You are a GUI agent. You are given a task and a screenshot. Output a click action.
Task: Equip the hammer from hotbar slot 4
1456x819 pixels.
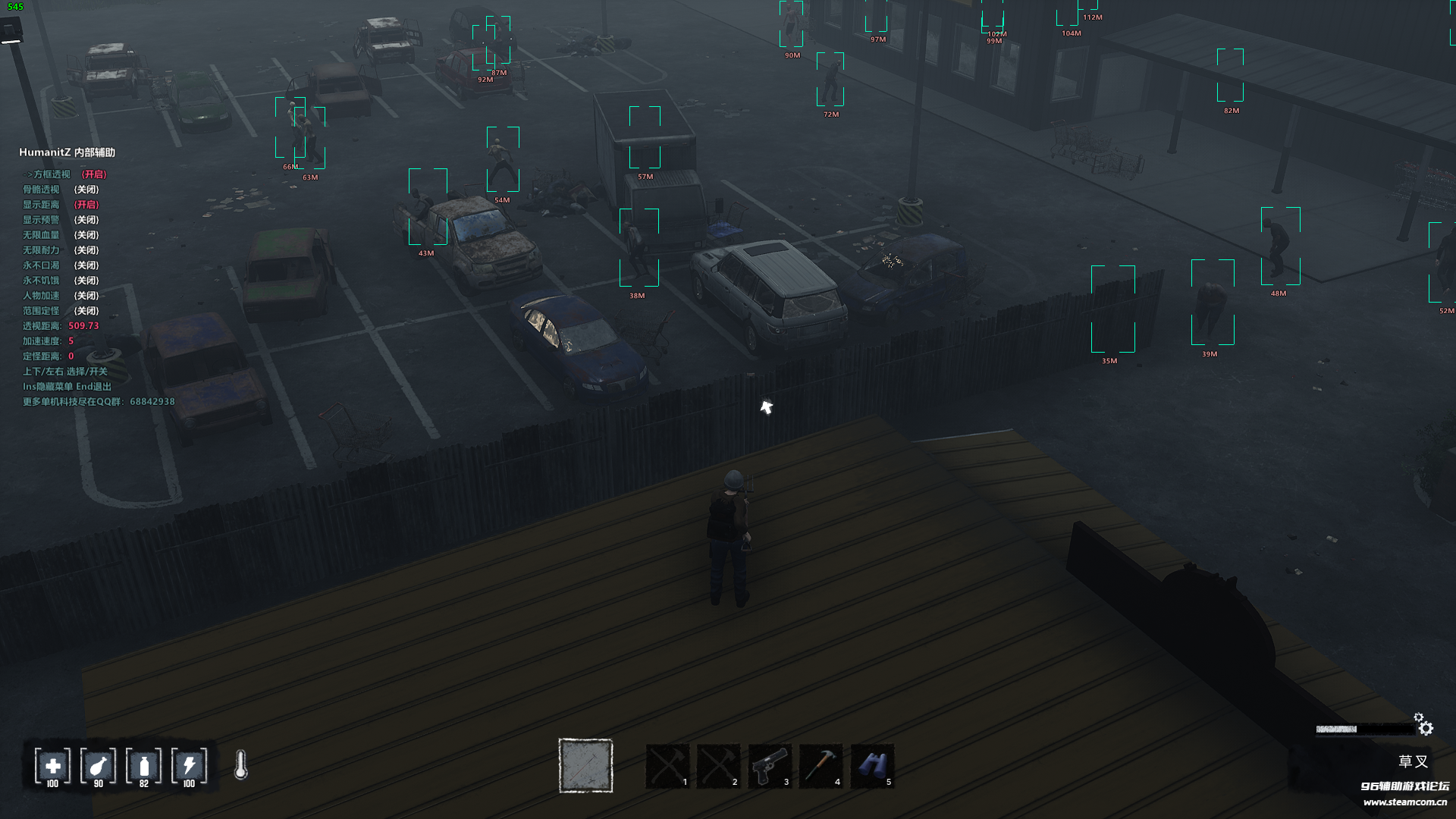pyautogui.click(x=821, y=766)
